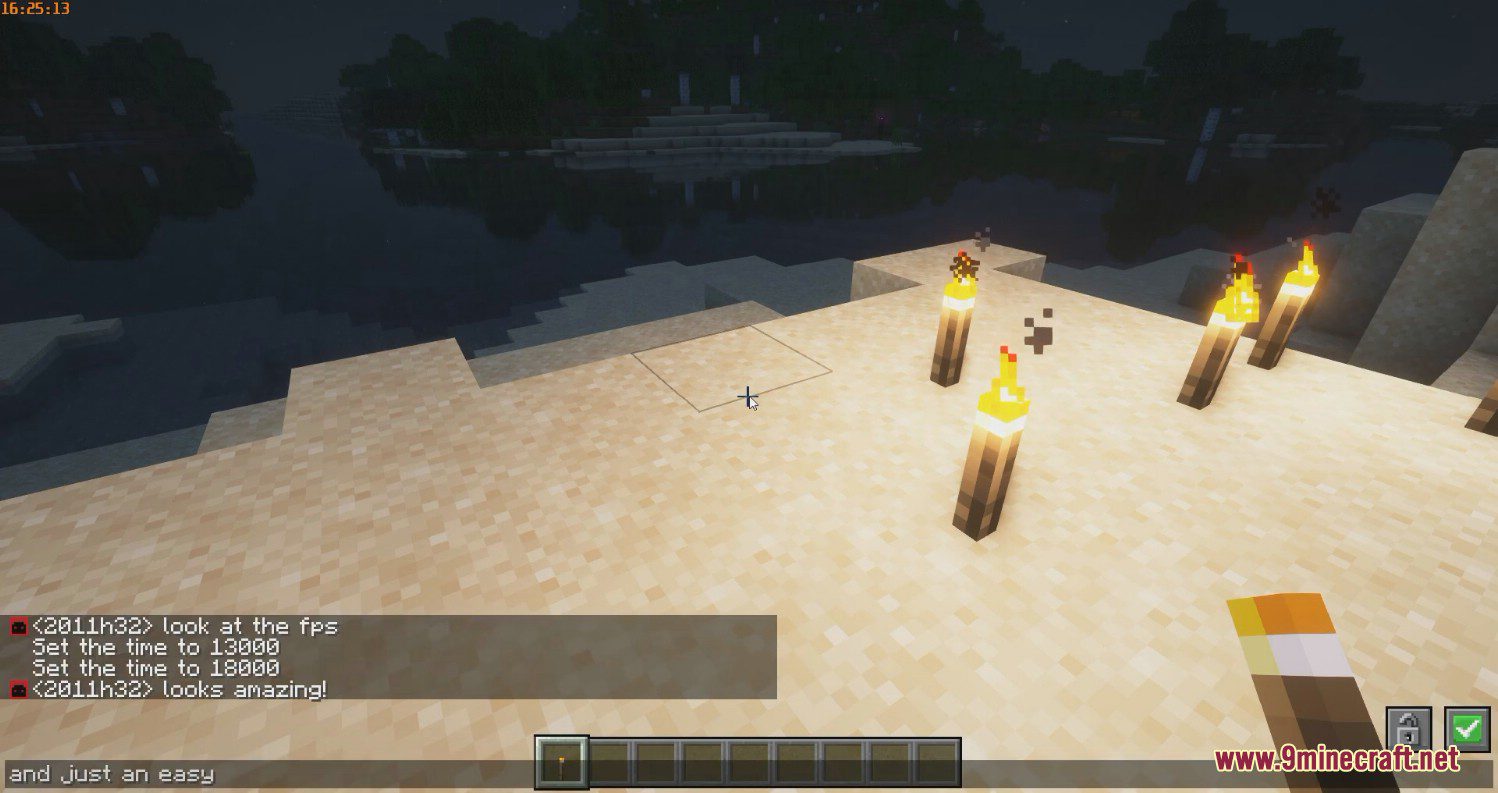Click the crosshair at screen center
This screenshot has width=1498, height=793.
[x=746, y=397]
